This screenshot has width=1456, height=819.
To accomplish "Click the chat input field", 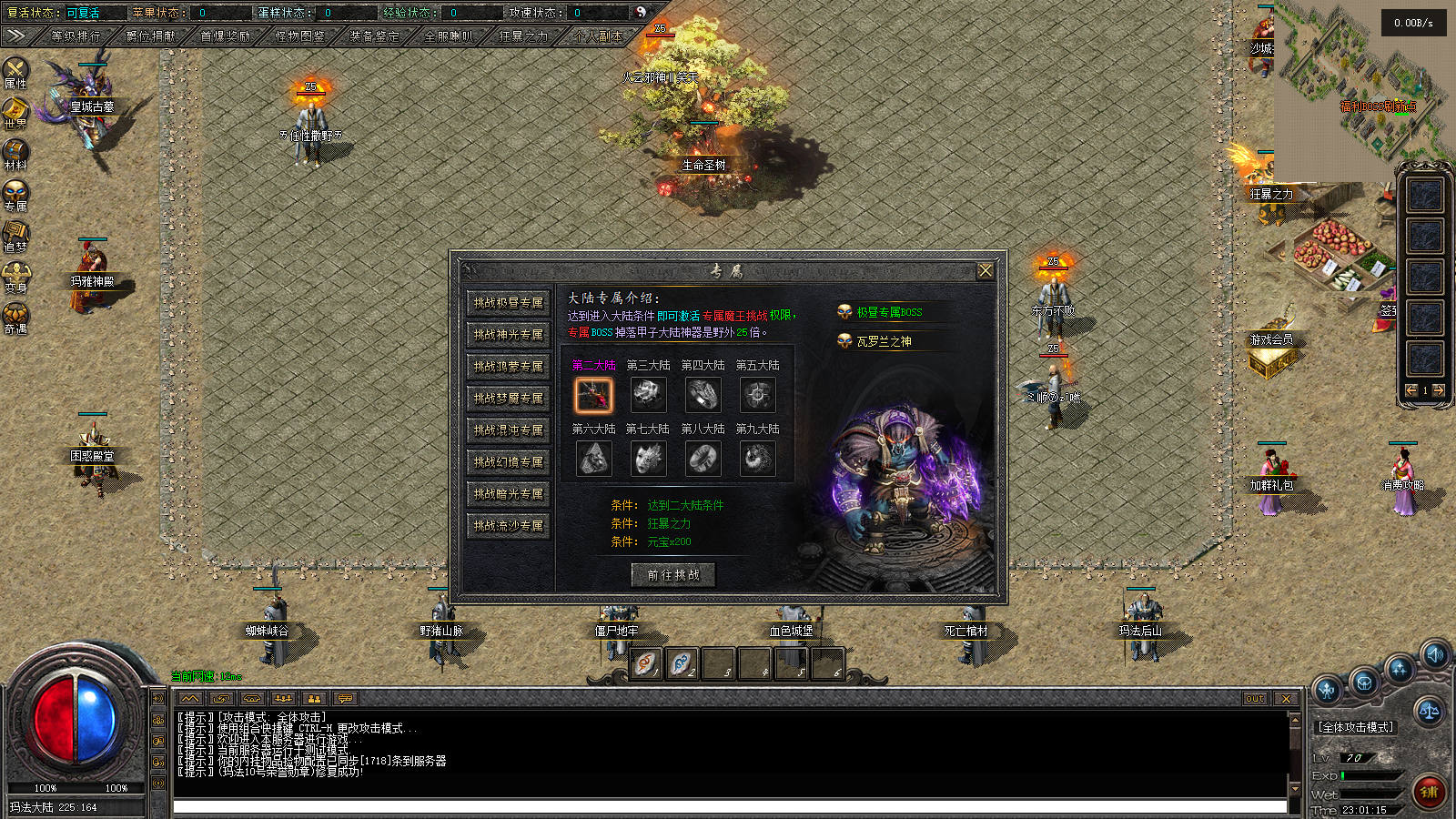I will point(728,807).
